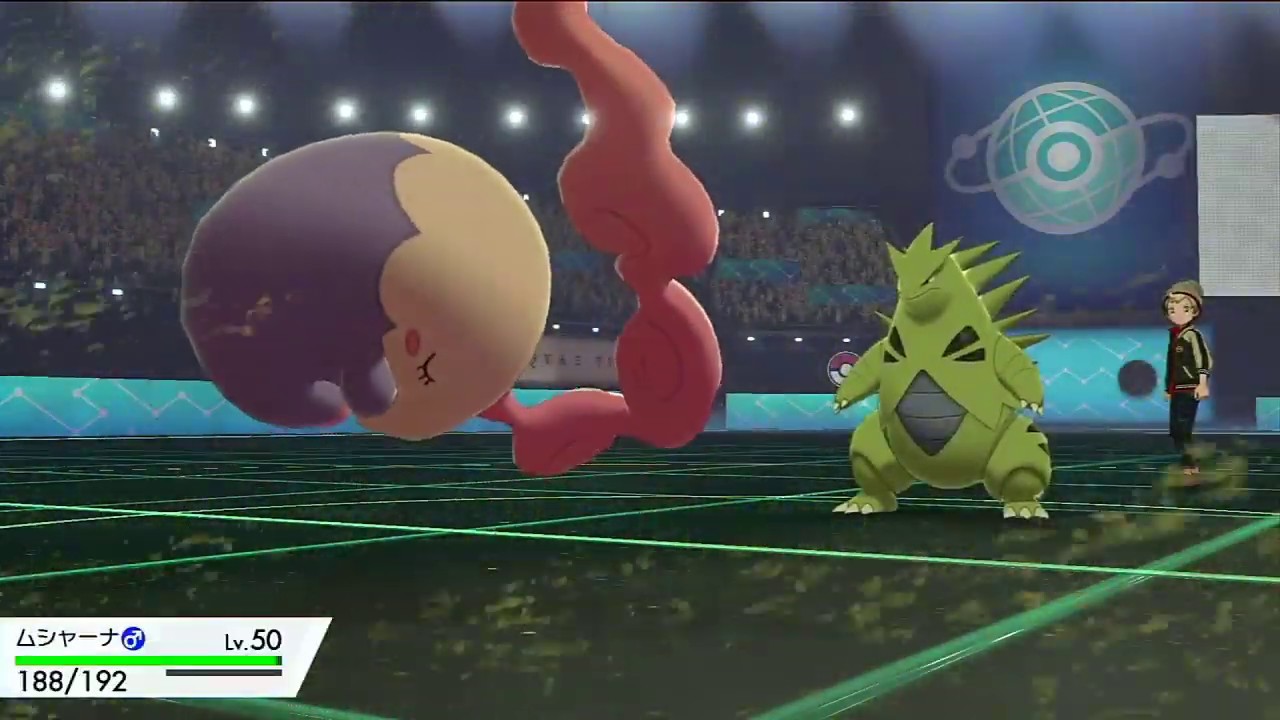
Task: Click the ムシャーナ nameplate label
Action: (65, 640)
